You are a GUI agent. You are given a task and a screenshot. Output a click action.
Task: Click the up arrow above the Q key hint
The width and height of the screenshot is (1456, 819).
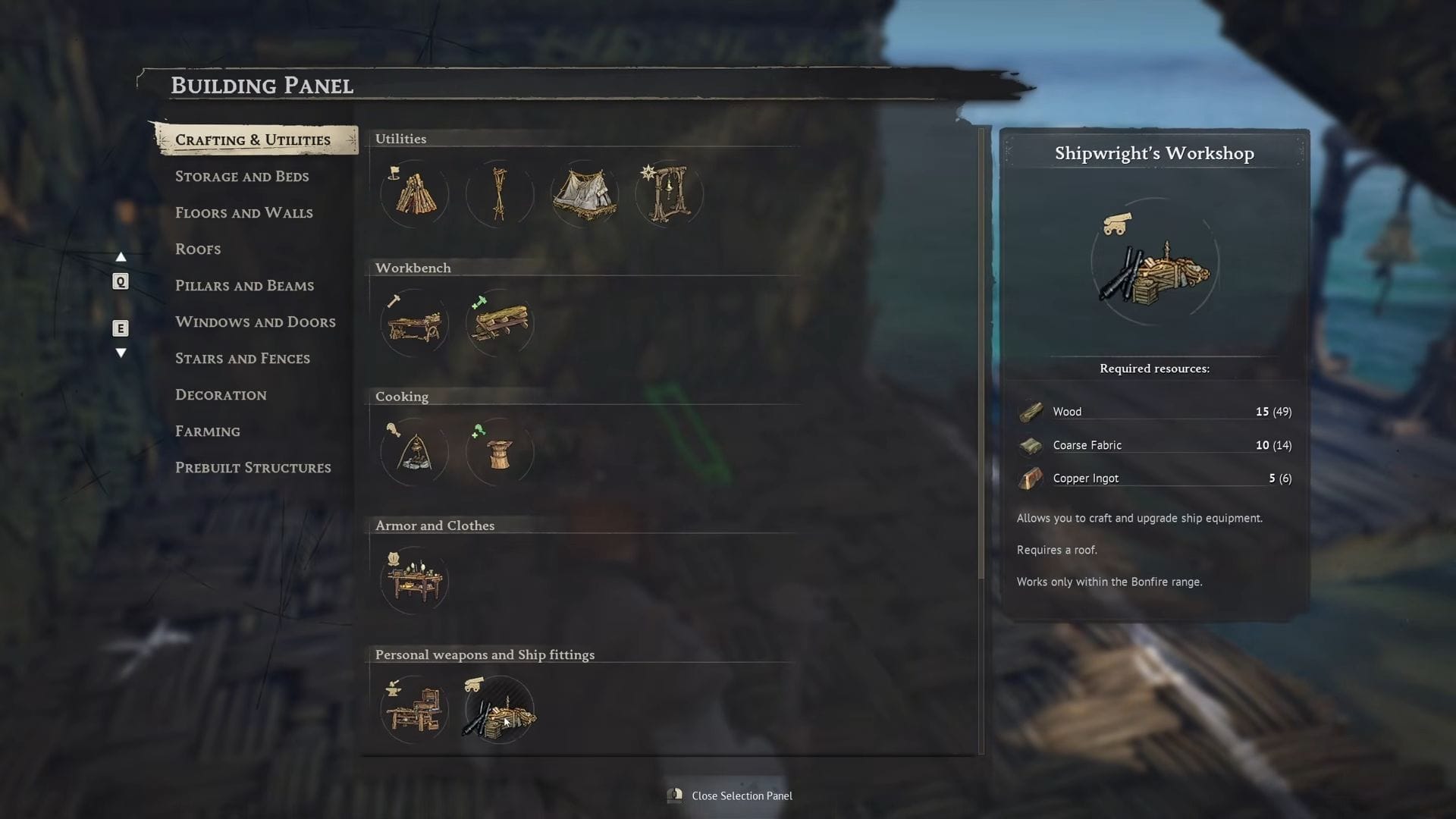[x=121, y=256]
